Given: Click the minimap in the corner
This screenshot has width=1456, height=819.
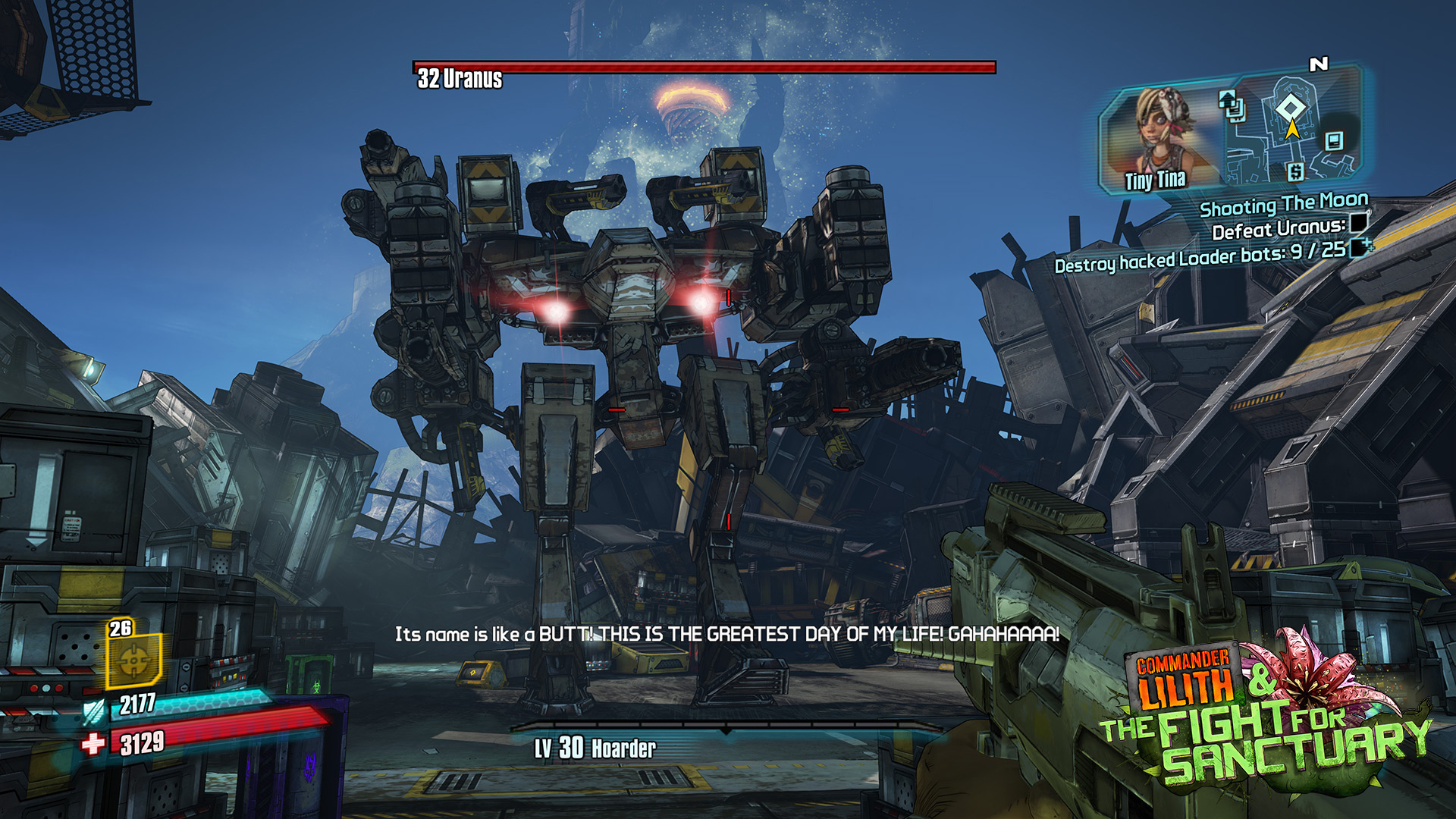Looking at the screenshot, I should point(1291,127).
